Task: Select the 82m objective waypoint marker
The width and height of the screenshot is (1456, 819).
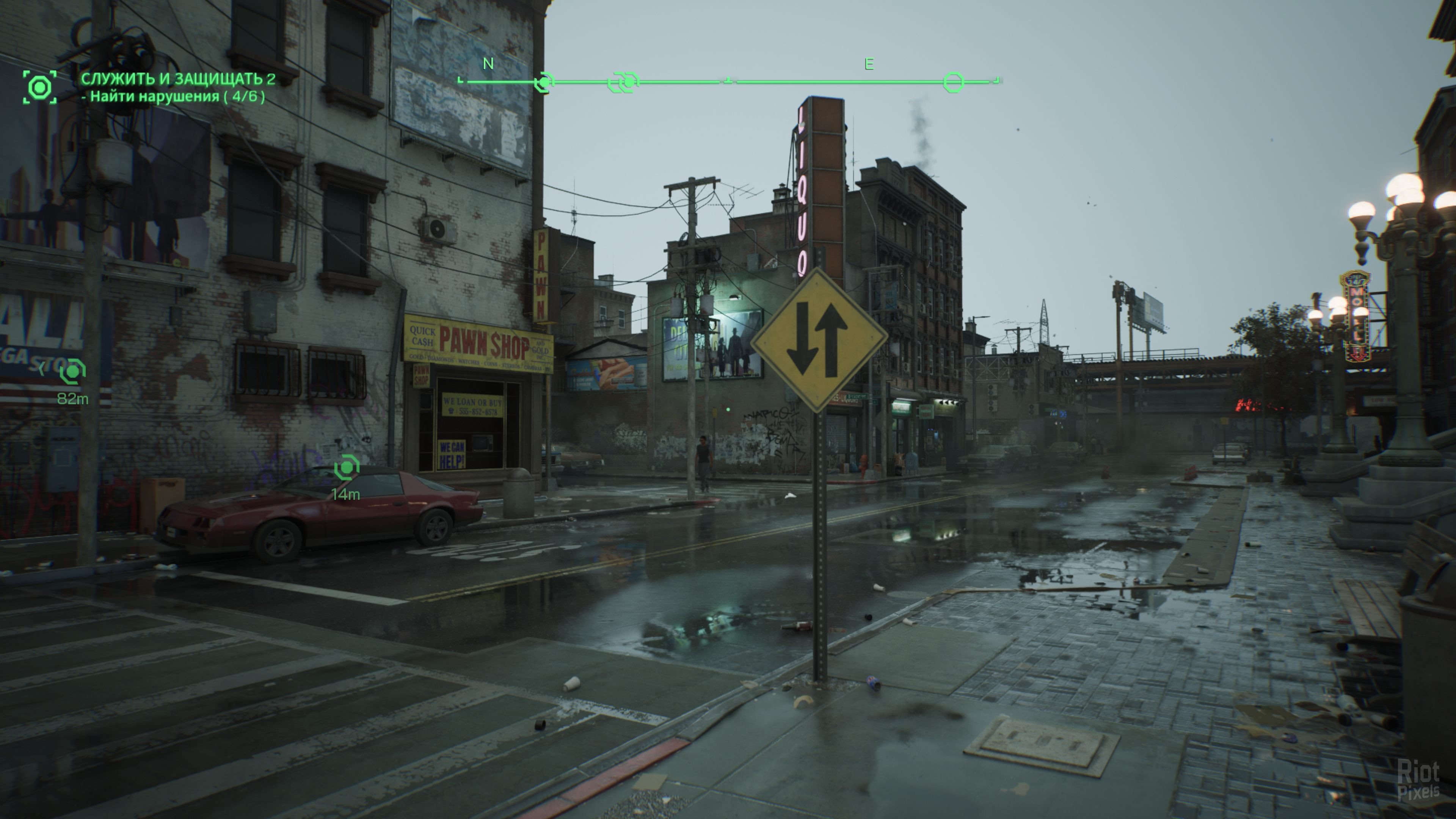Action: point(73,372)
